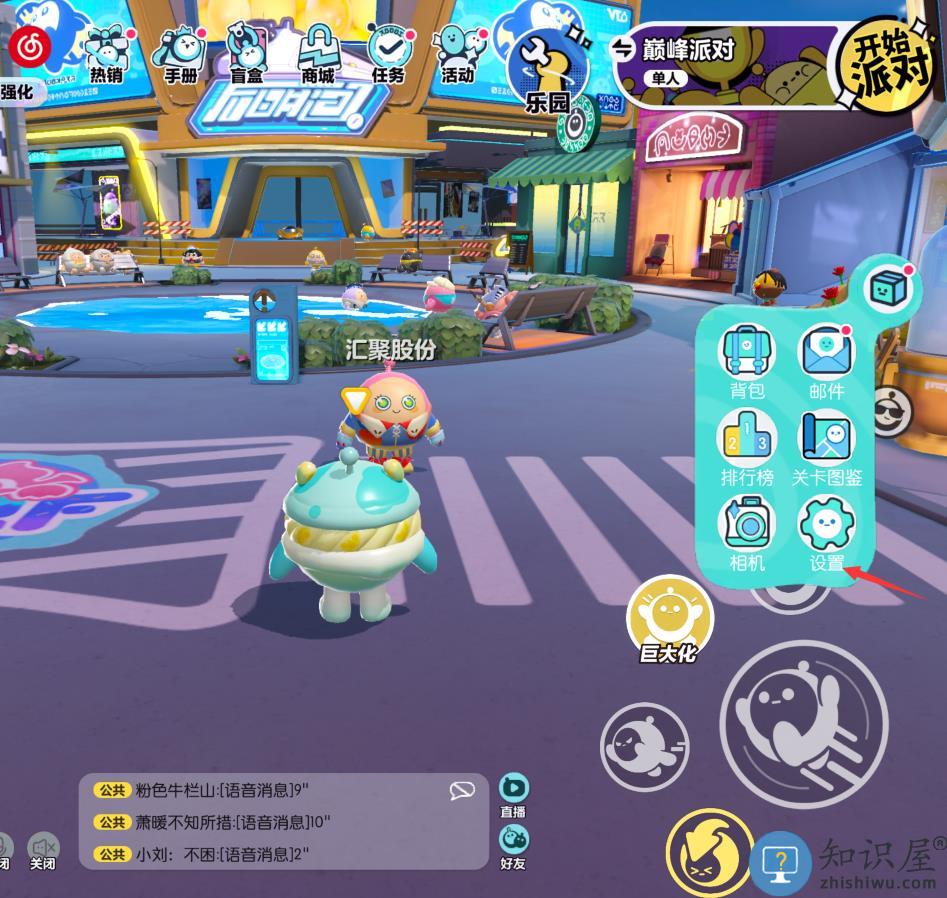947x898 pixels.
Task: Open the 好友 friends list
Action: pos(513,846)
